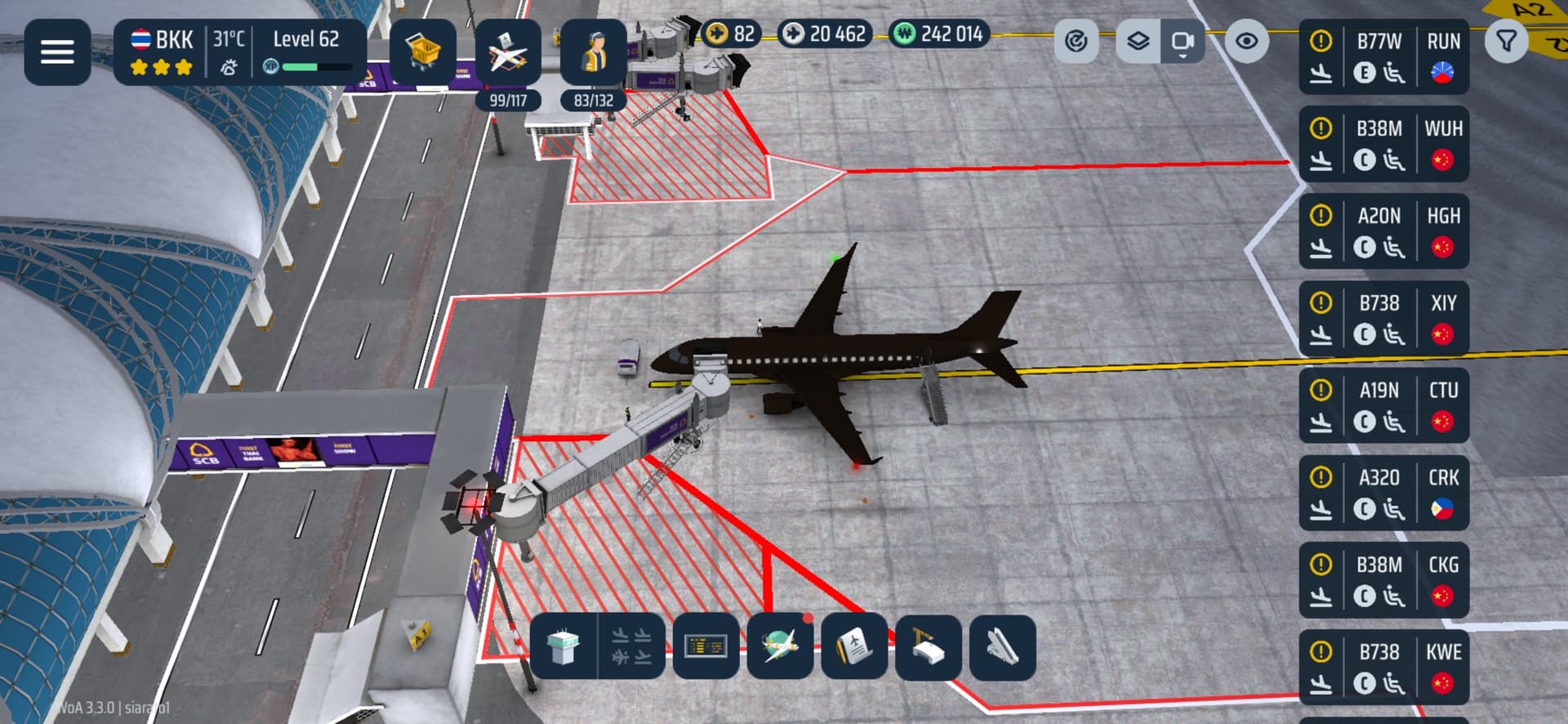Select the A320 flight to CRK
Viewport: 1568px width, 724px height.
pos(1383,494)
